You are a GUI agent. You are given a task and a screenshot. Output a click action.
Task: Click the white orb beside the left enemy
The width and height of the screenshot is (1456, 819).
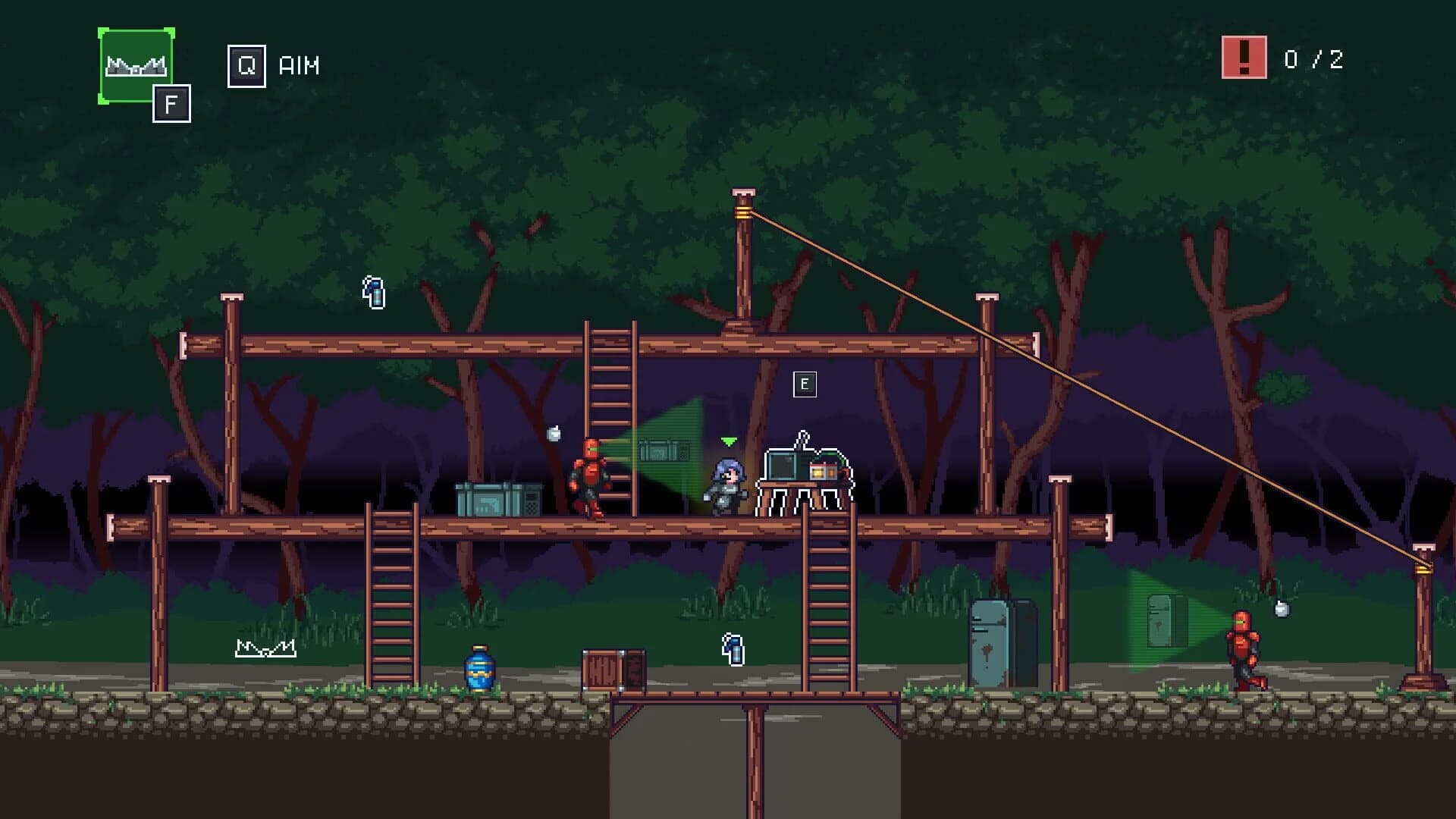click(x=554, y=431)
